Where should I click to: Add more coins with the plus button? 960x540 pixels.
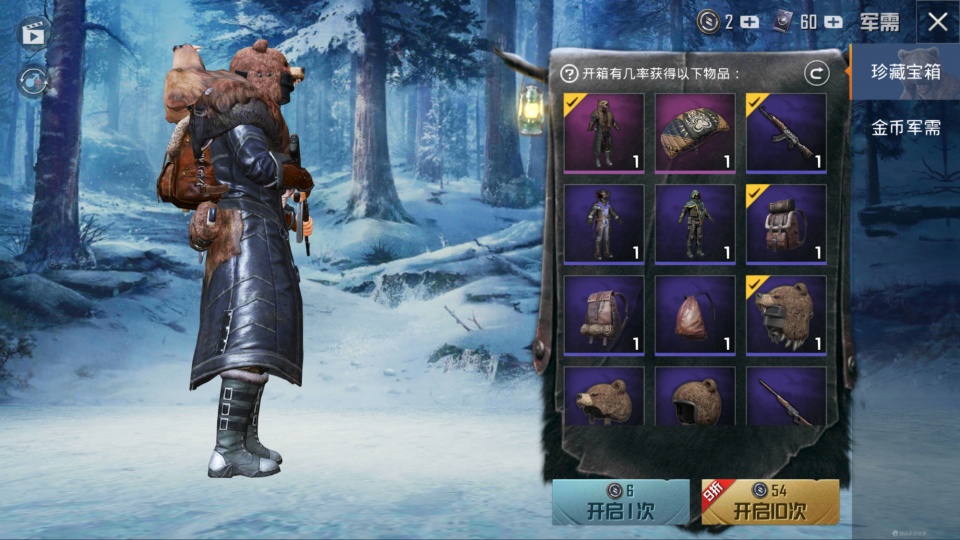coord(750,22)
